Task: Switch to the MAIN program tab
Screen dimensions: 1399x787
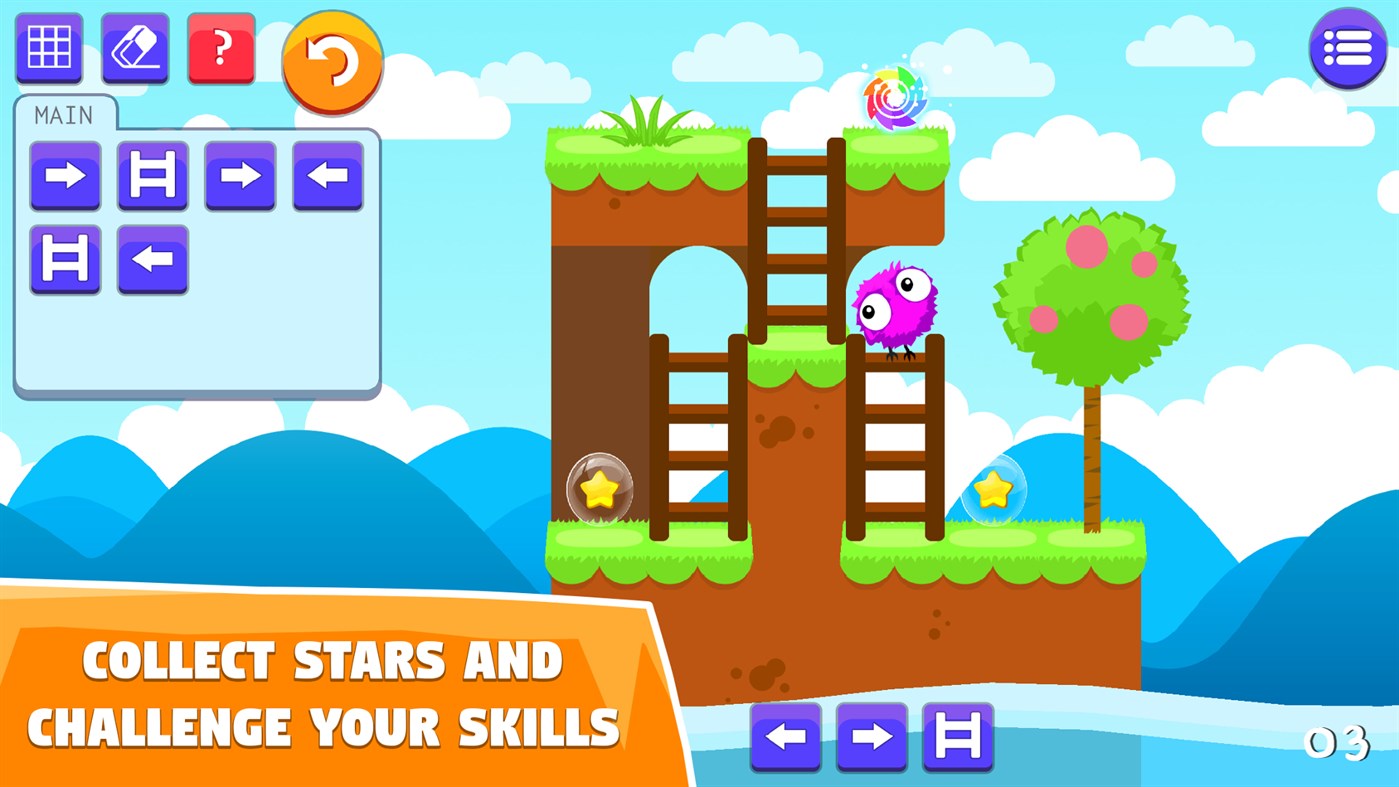Action: (x=62, y=113)
